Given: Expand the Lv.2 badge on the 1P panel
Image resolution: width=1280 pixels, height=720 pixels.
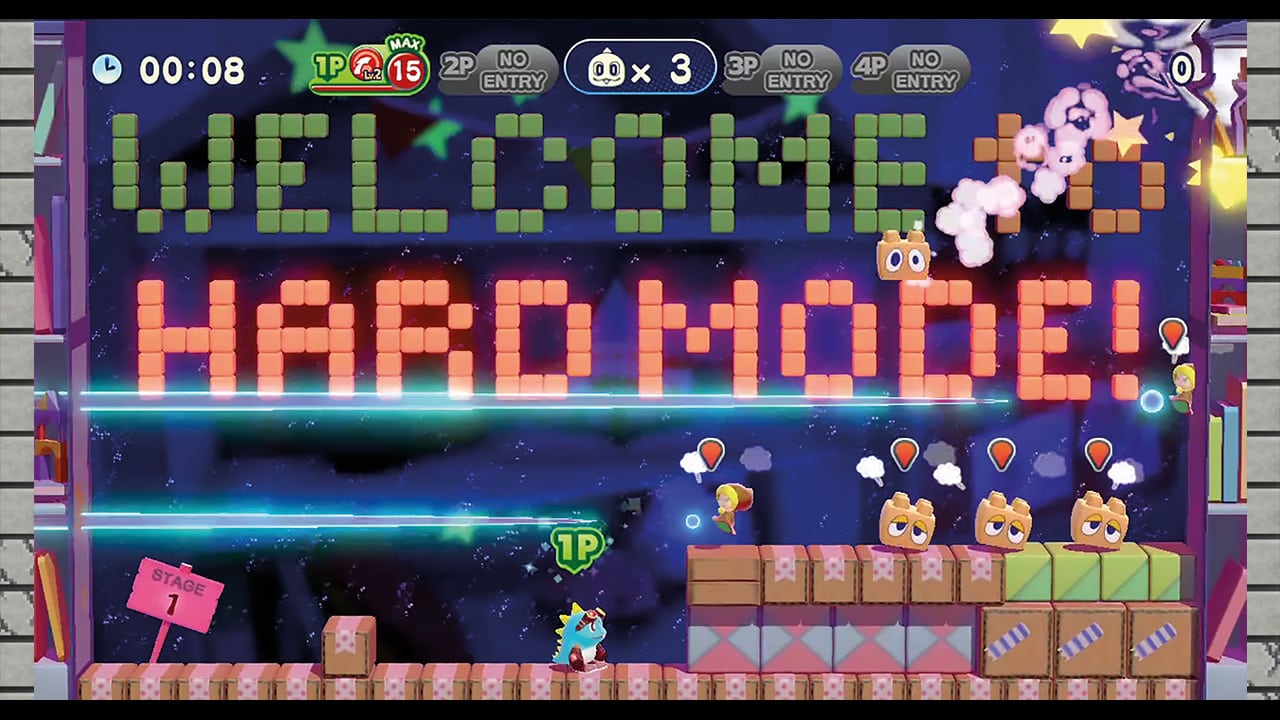Looking at the screenshot, I should coord(372,76).
